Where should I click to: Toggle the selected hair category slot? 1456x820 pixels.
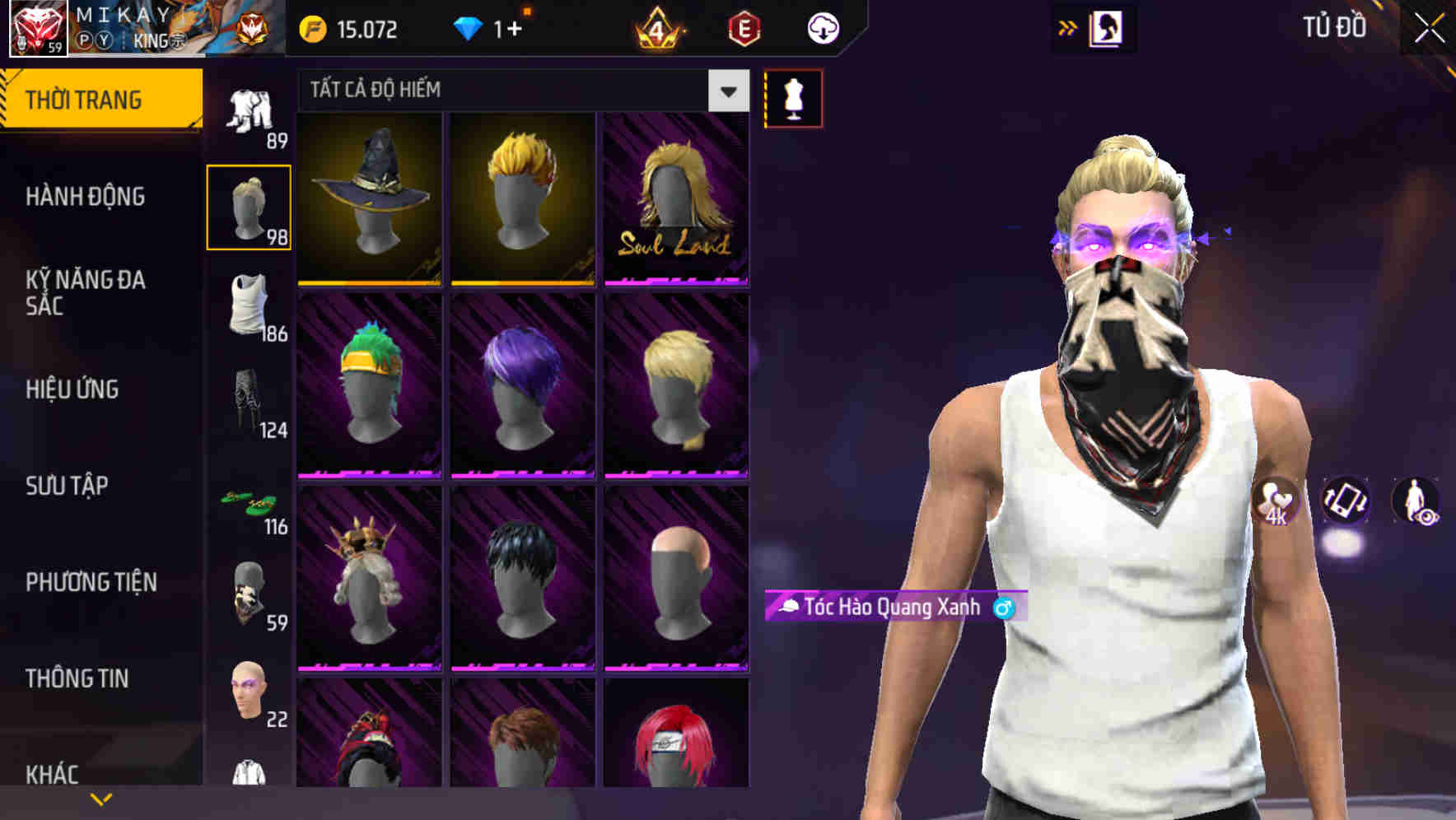point(249,206)
